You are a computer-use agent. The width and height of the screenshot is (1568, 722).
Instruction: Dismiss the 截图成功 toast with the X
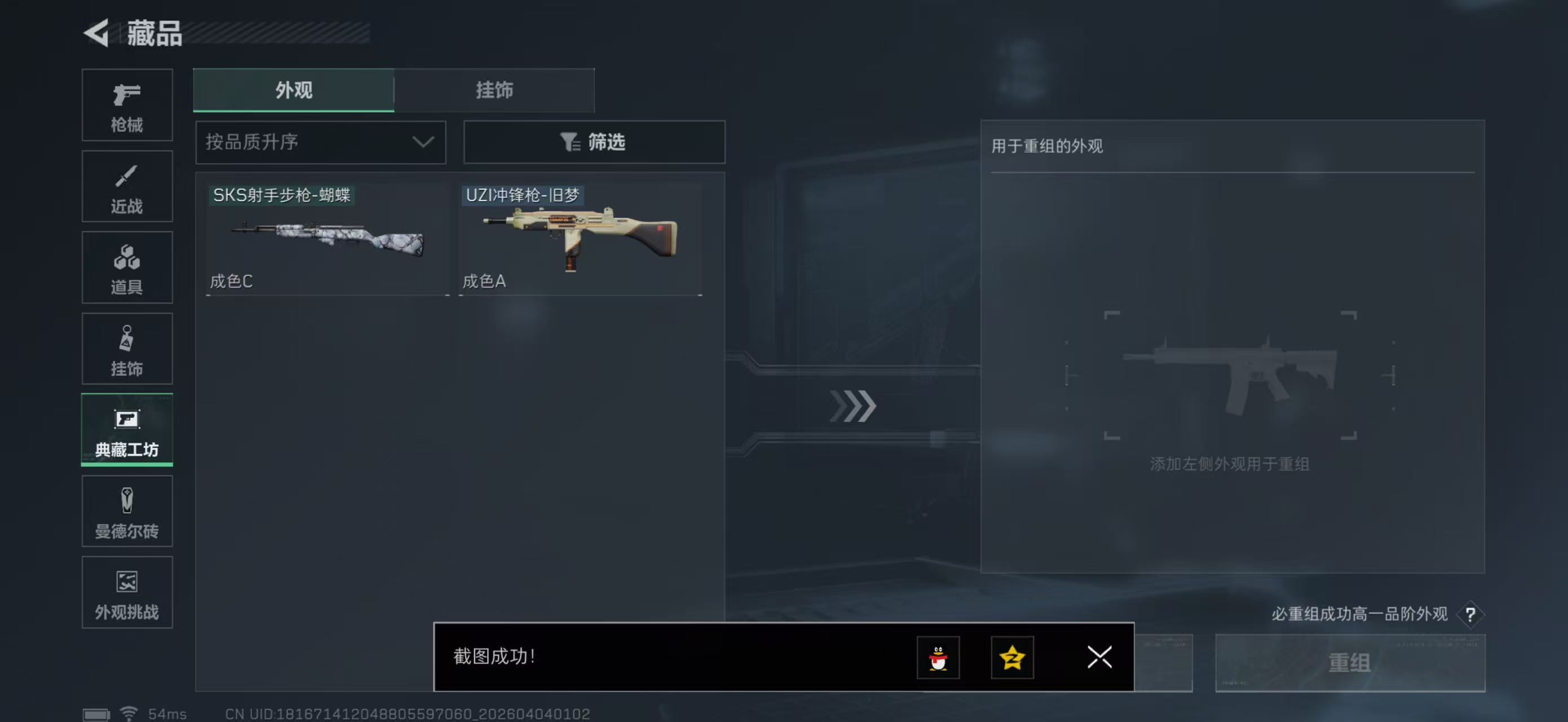pyautogui.click(x=1099, y=657)
